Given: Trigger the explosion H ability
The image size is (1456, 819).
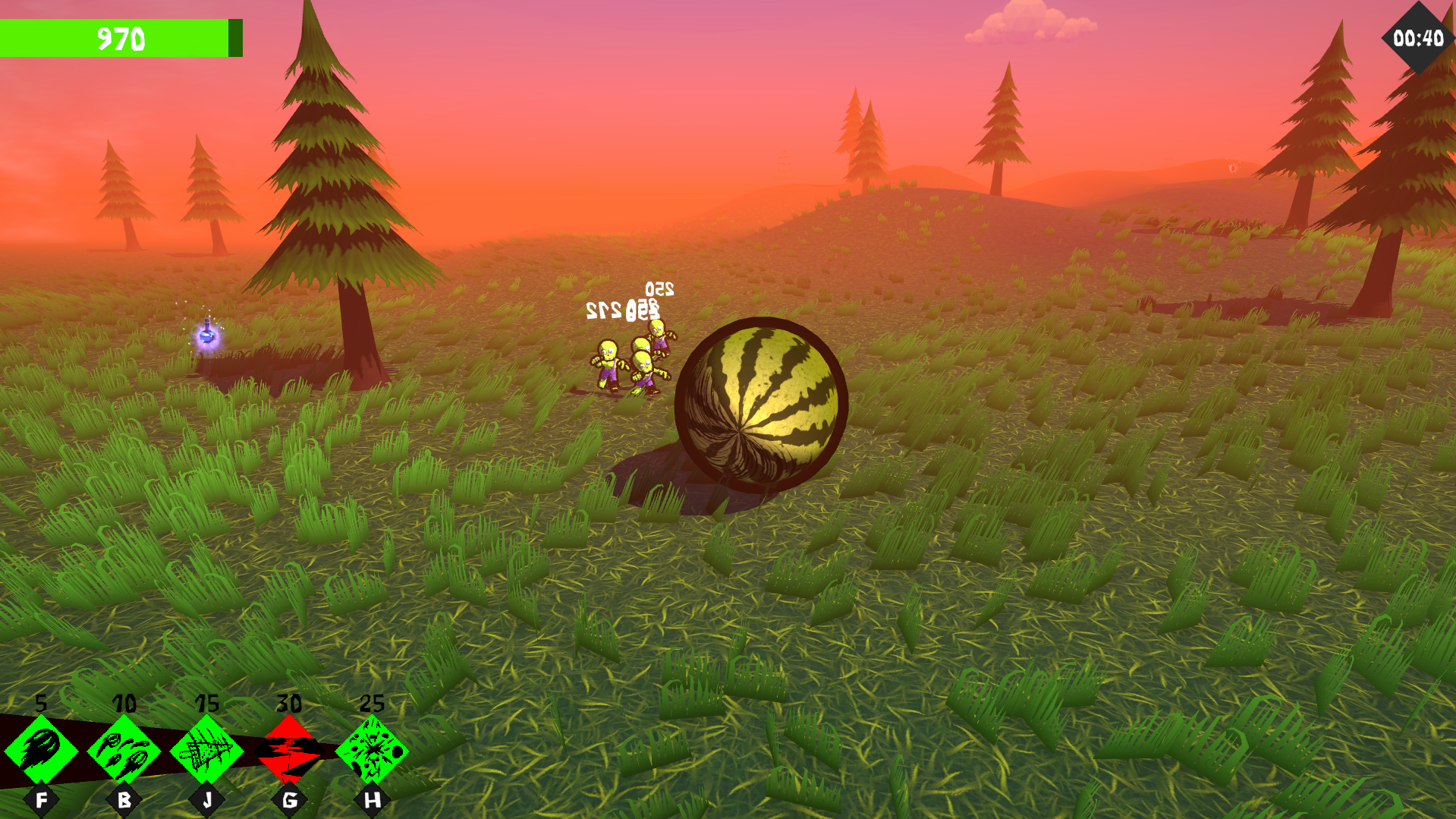Looking at the screenshot, I should pyautogui.click(x=371, y=751).
